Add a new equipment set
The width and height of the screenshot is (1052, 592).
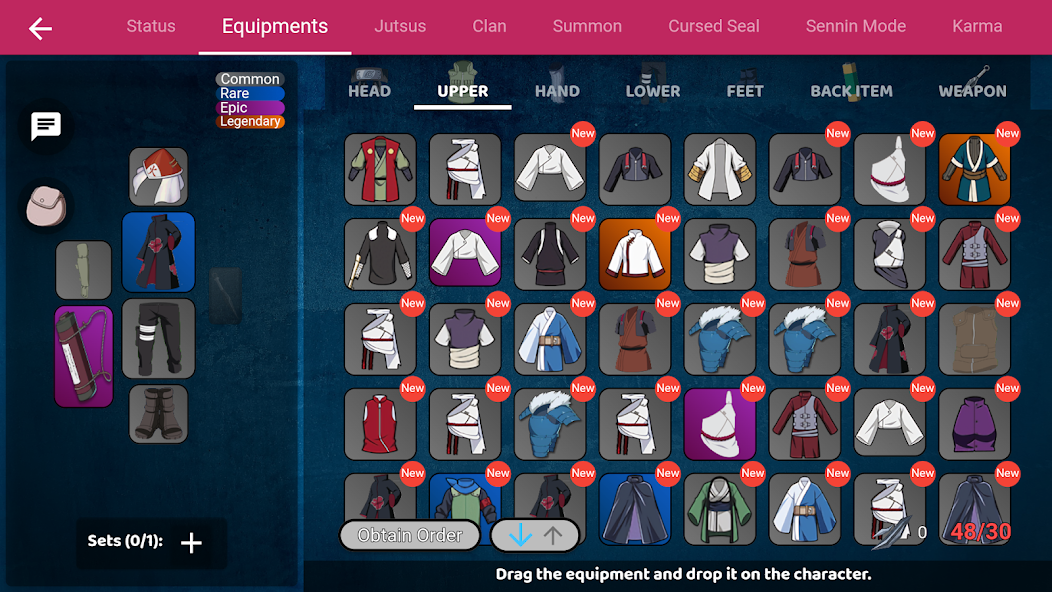191,542
